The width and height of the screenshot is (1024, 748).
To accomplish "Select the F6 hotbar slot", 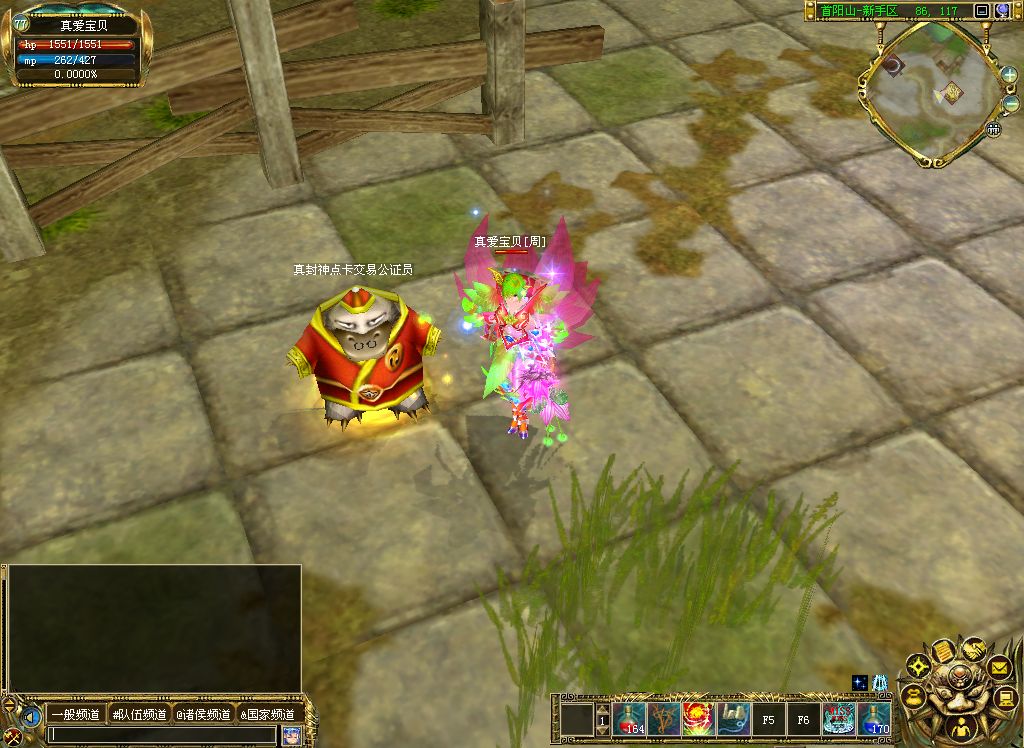I will 803,718.
